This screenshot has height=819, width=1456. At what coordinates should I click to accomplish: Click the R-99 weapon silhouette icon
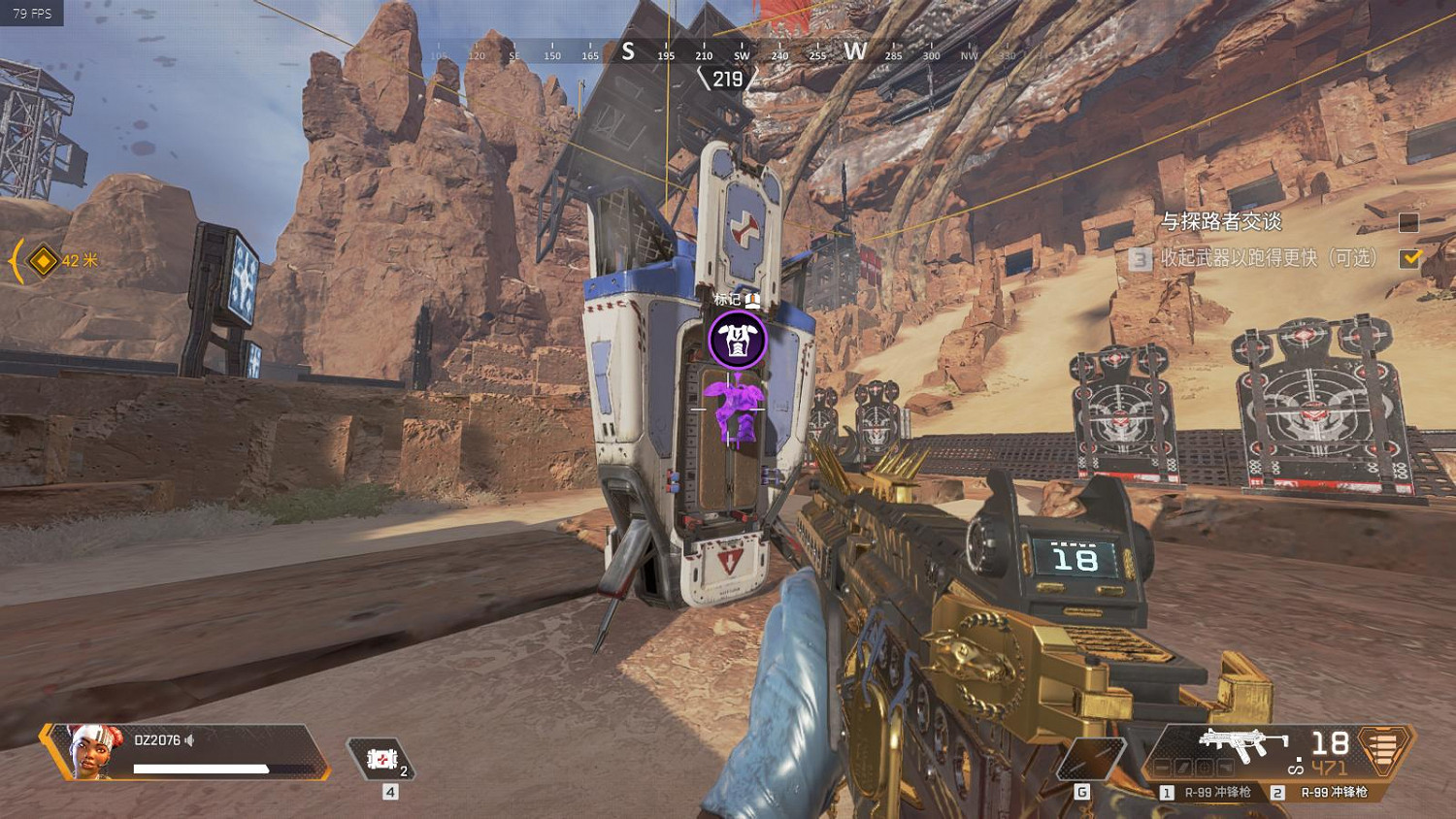click(x=1241, y=747)
